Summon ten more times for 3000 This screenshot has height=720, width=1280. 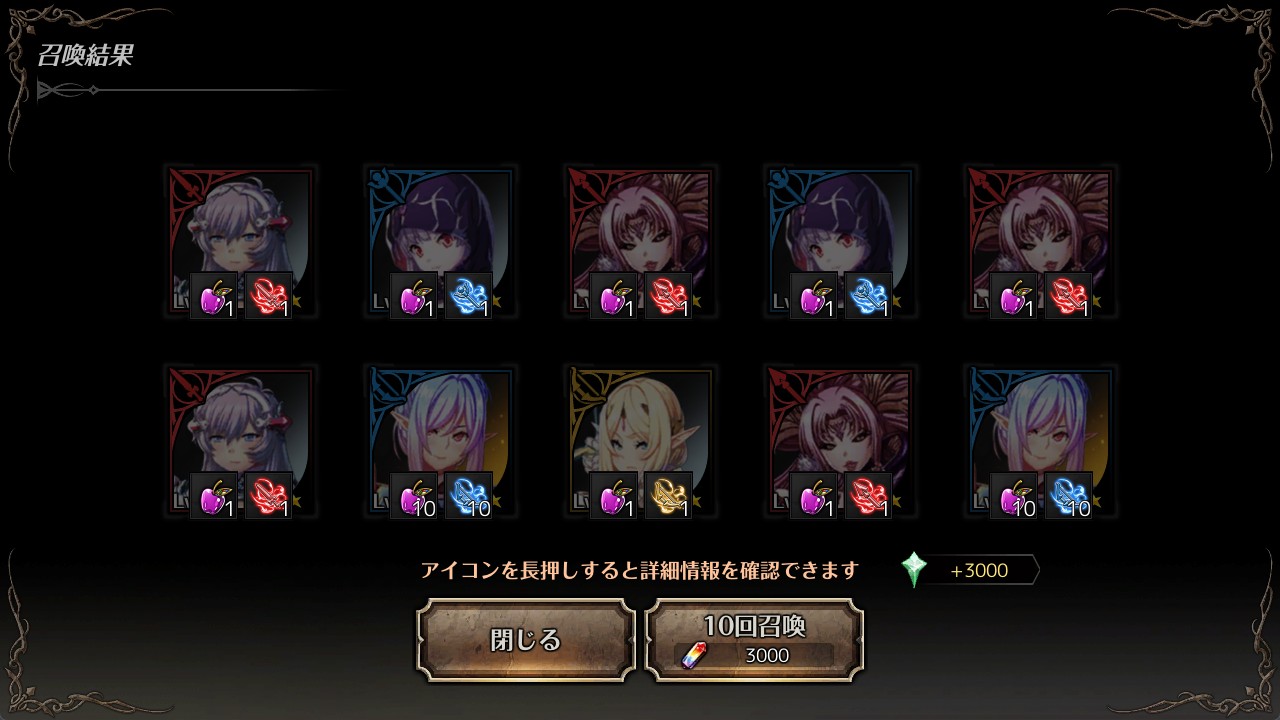(754, 640)
